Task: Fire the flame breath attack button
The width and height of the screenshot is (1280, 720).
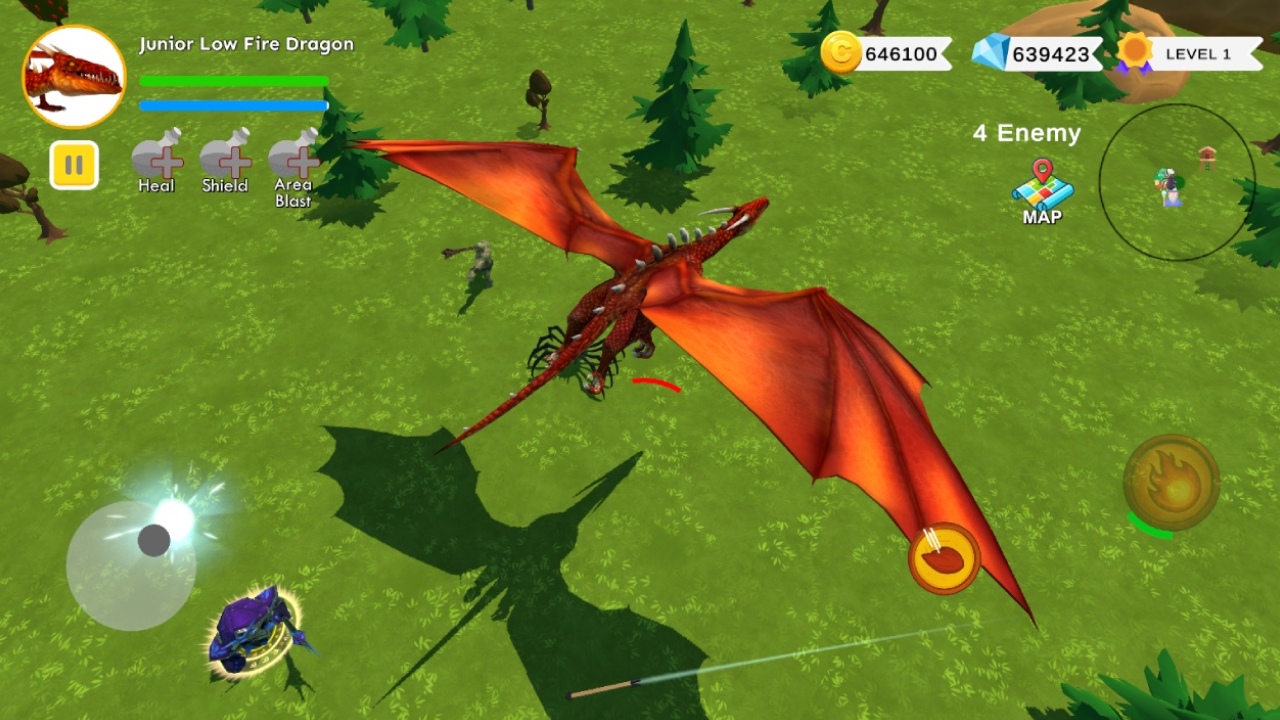Action: [x=1171, y=483]
